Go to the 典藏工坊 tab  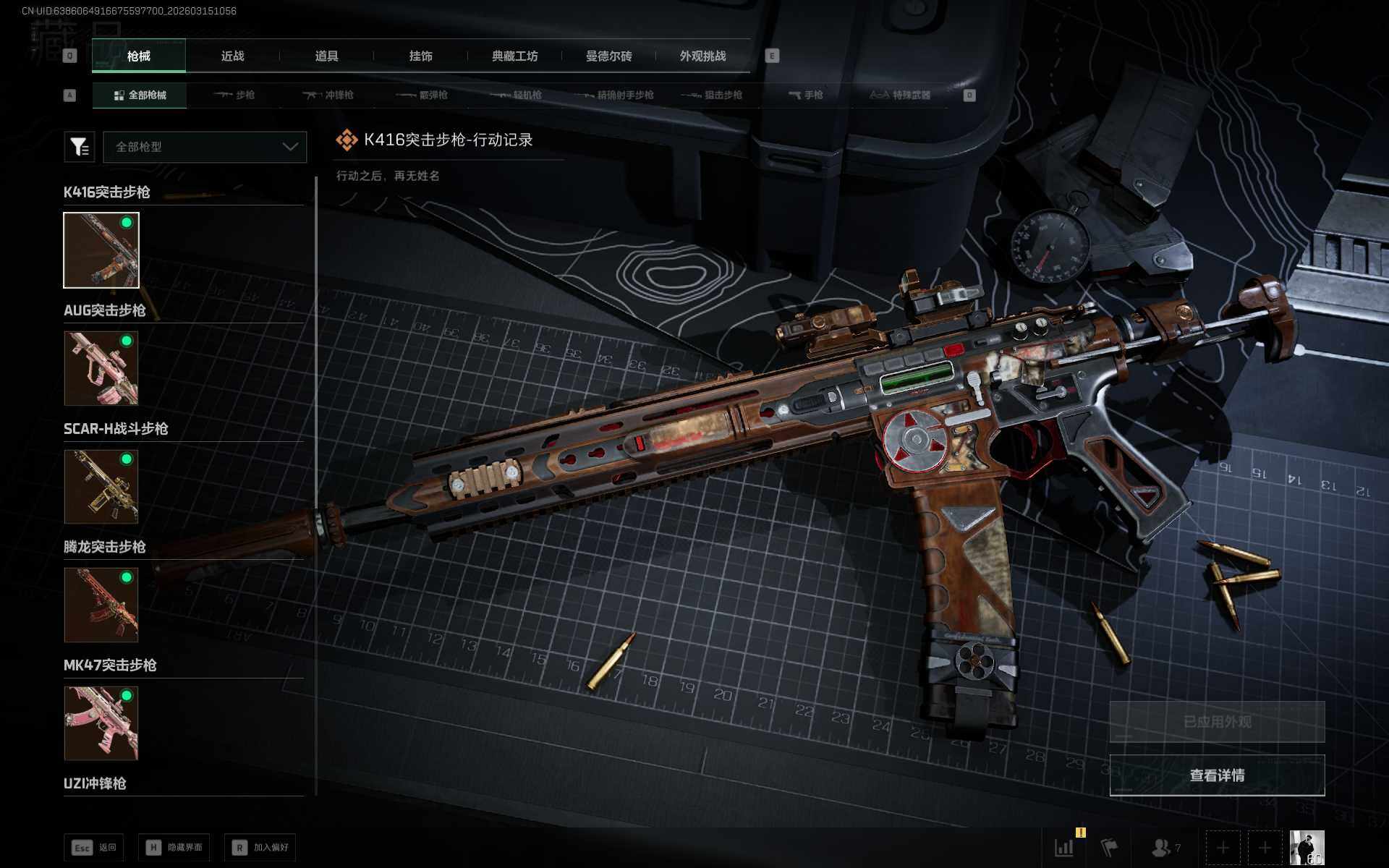pos(514,56)
